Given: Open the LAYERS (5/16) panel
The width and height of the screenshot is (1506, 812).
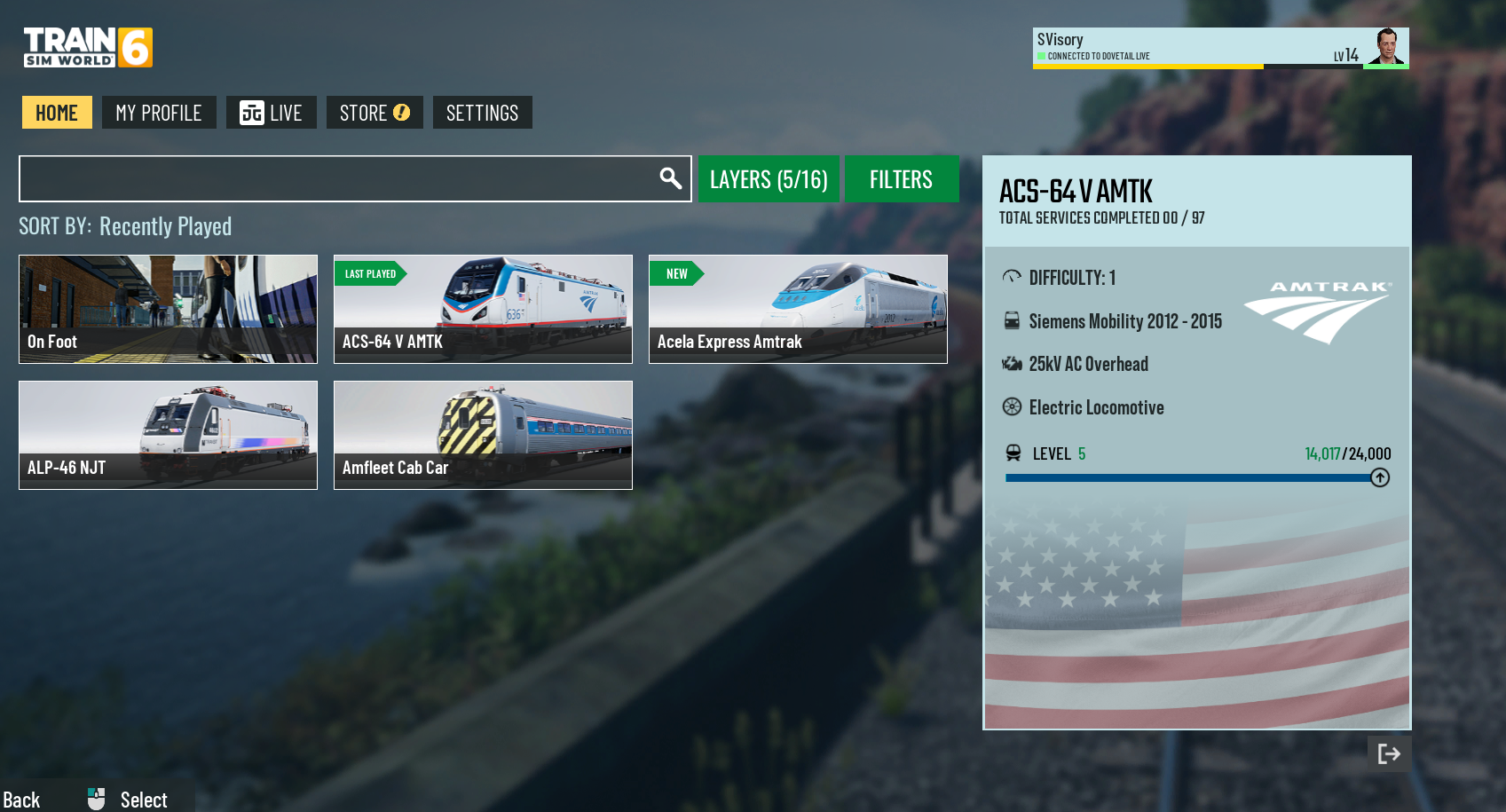Looking at the screenshot, I should (769, 179).
